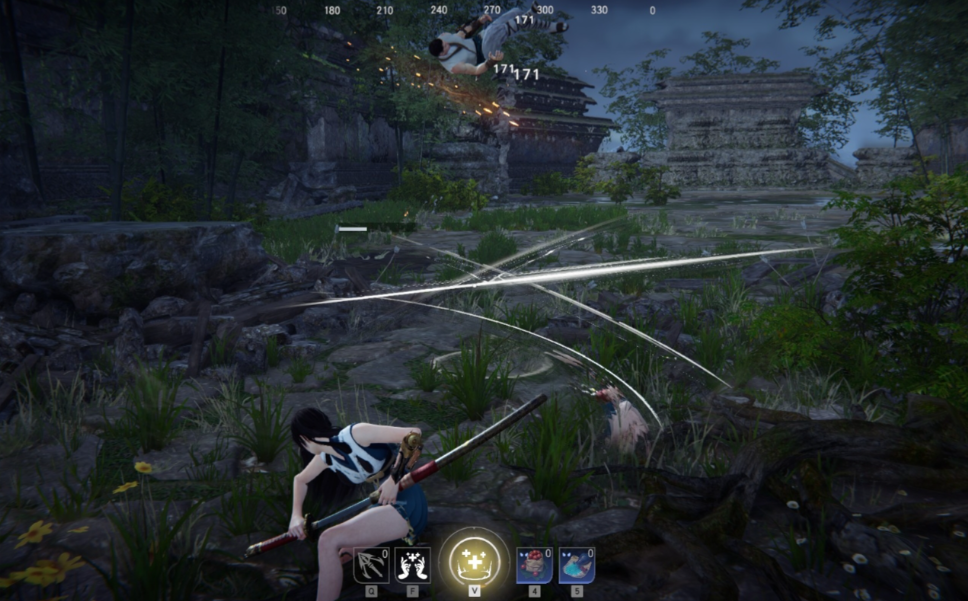
Task: Activate the healing hands skill icon
Action: coord(412,565)
